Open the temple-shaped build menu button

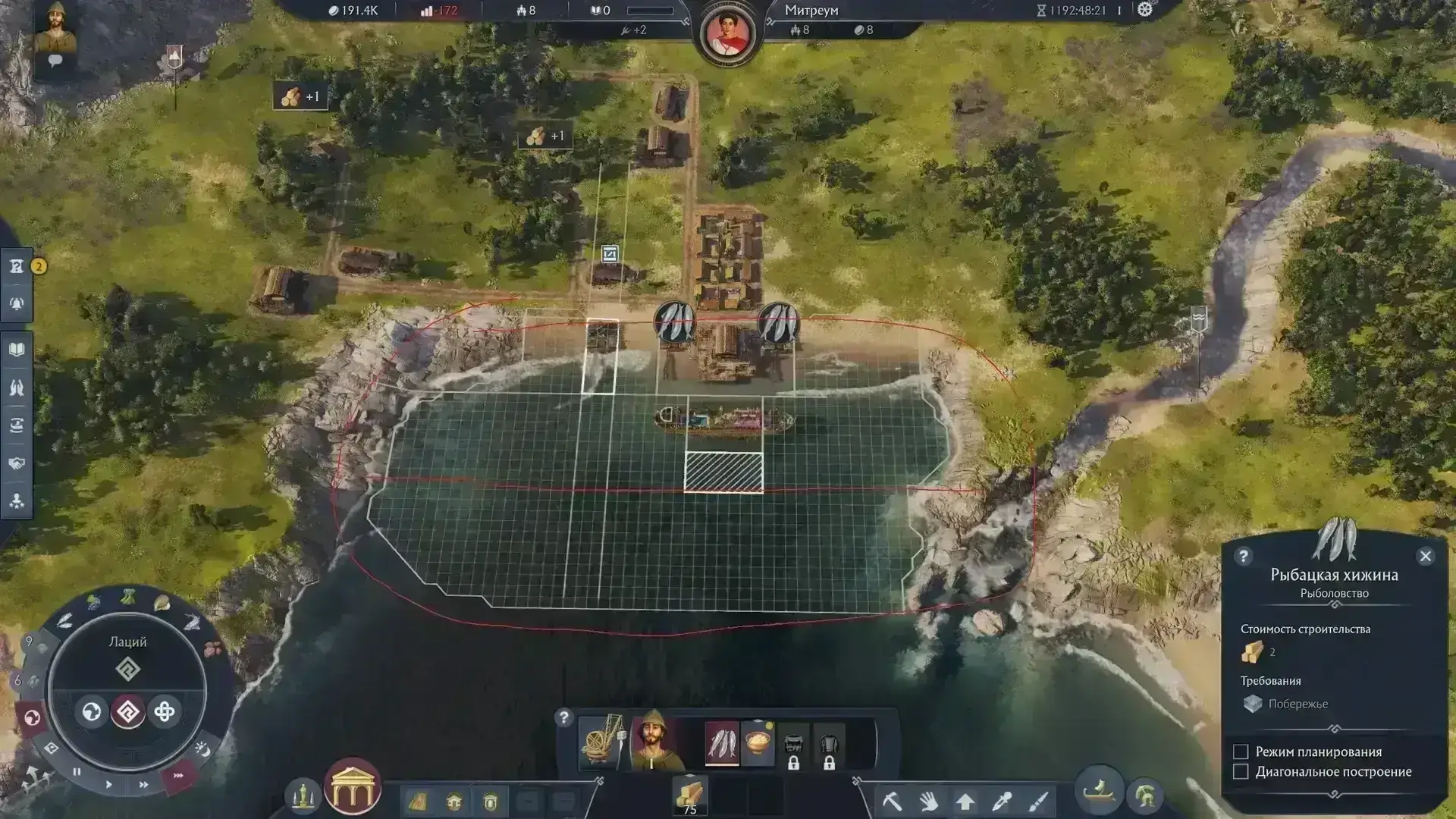click(x=352, y=786)
